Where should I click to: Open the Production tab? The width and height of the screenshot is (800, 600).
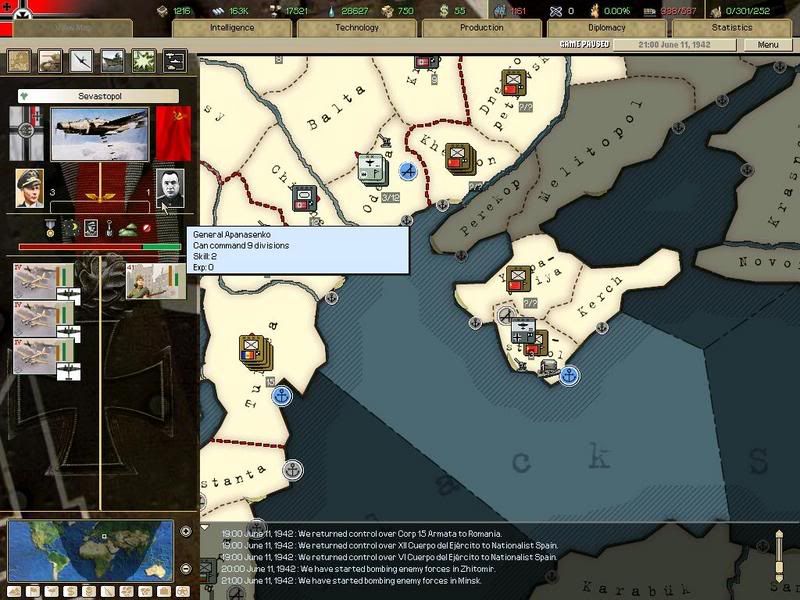(482, 28)
